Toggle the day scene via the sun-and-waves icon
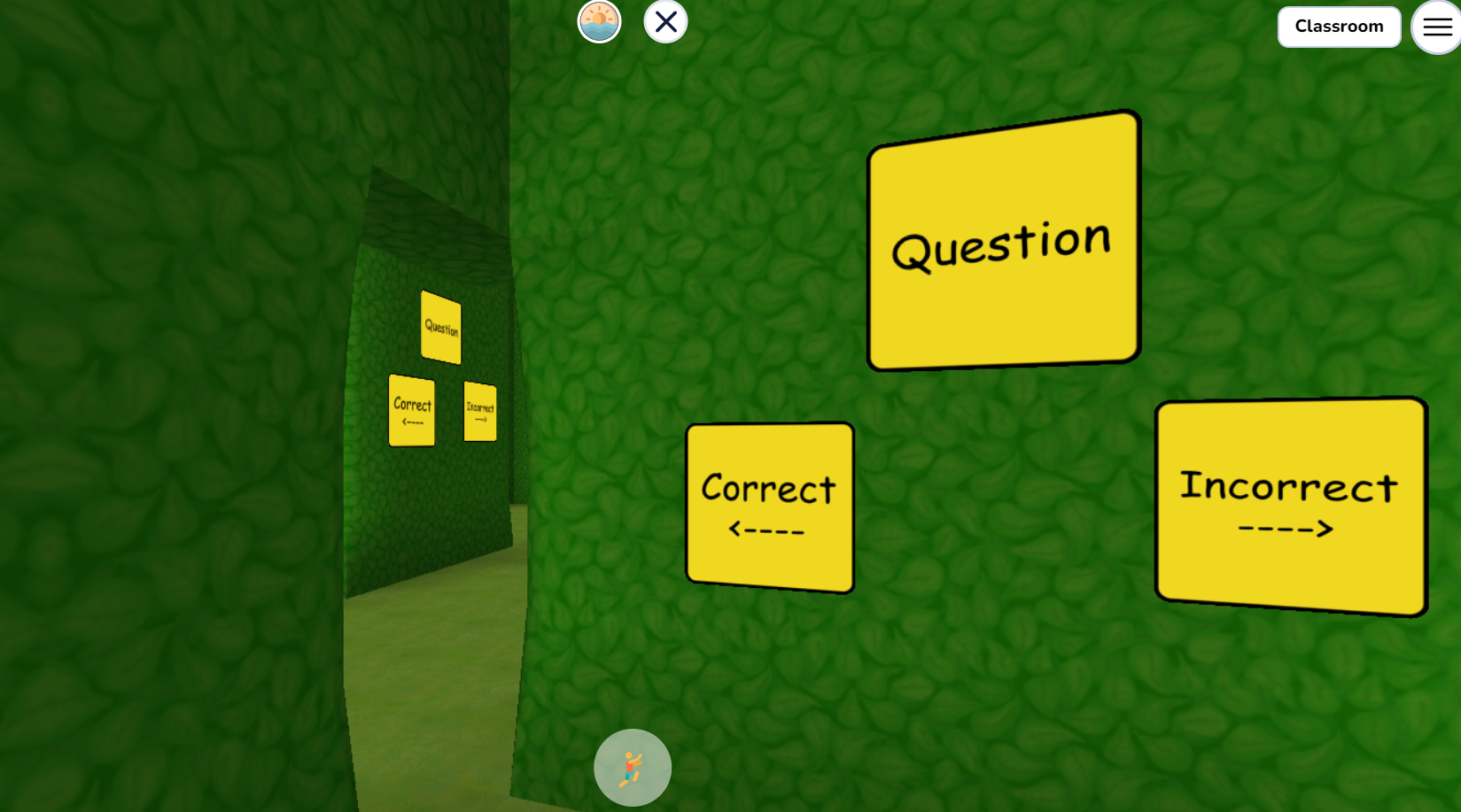1461x812 pixels. click(x=599, y=21)
